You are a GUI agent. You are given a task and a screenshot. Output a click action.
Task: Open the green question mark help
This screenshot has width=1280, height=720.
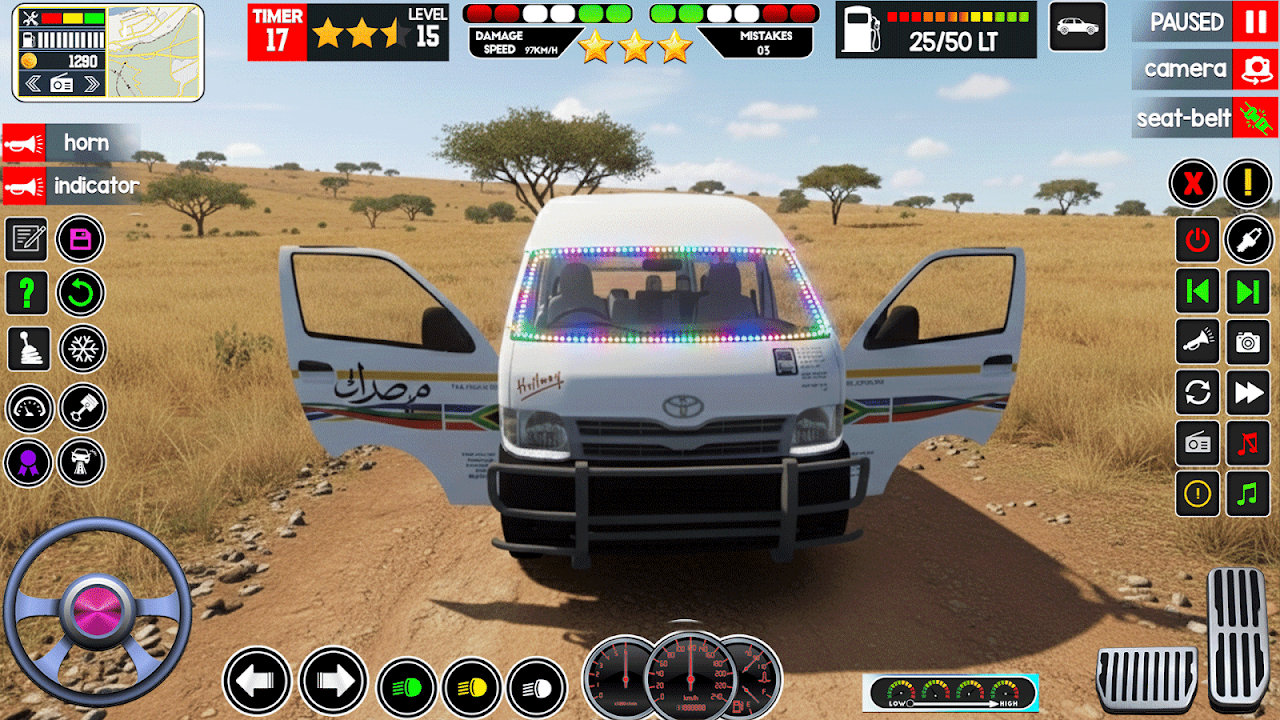[27, 293]
